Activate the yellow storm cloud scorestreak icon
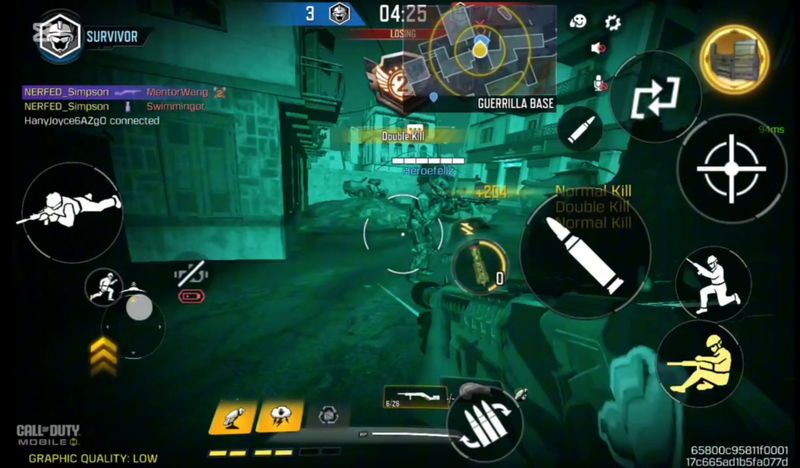This screenshot has width=800, height=468. point(279,415)
